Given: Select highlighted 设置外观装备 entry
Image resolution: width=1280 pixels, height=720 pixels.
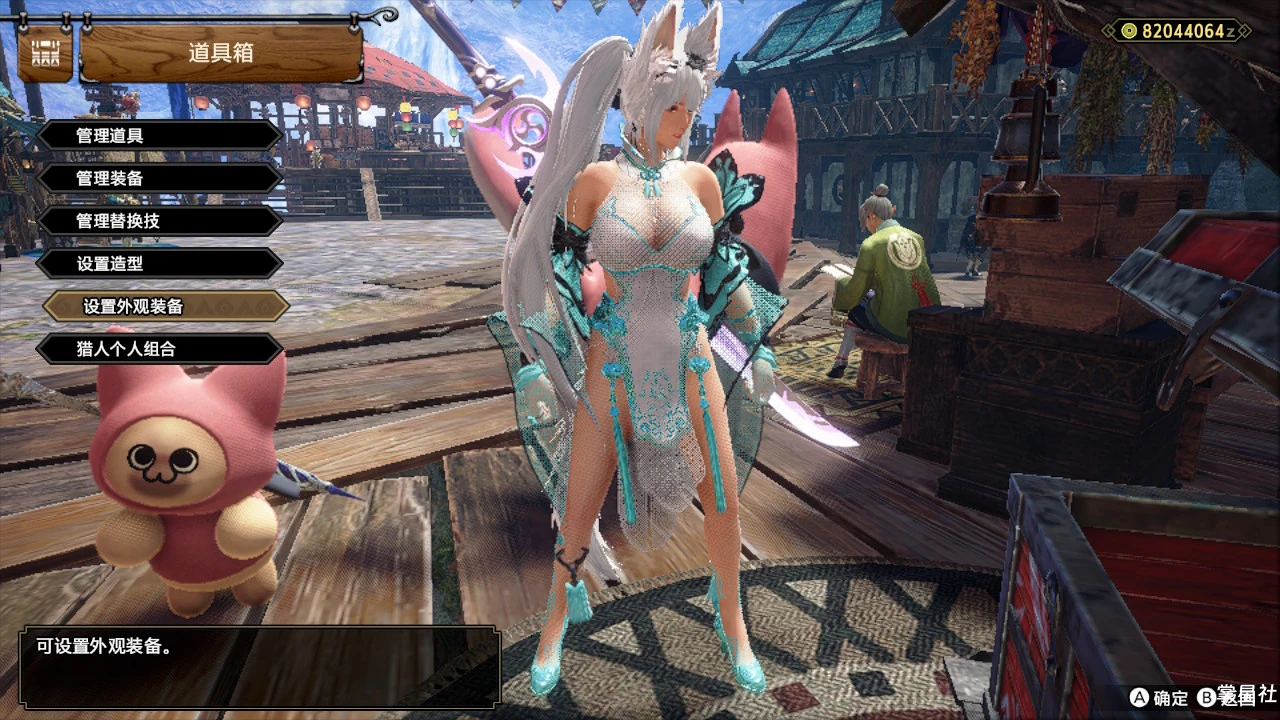Looking at the screenshot, I should [x=166, y=307].
